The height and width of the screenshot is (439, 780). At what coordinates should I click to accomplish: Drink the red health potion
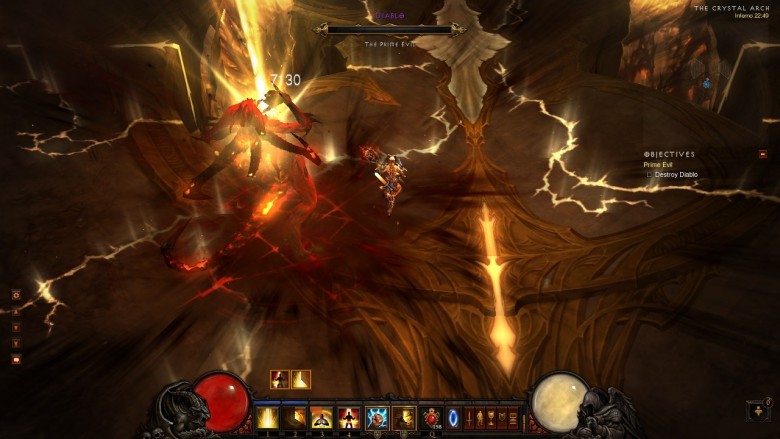tap(432, 417)
